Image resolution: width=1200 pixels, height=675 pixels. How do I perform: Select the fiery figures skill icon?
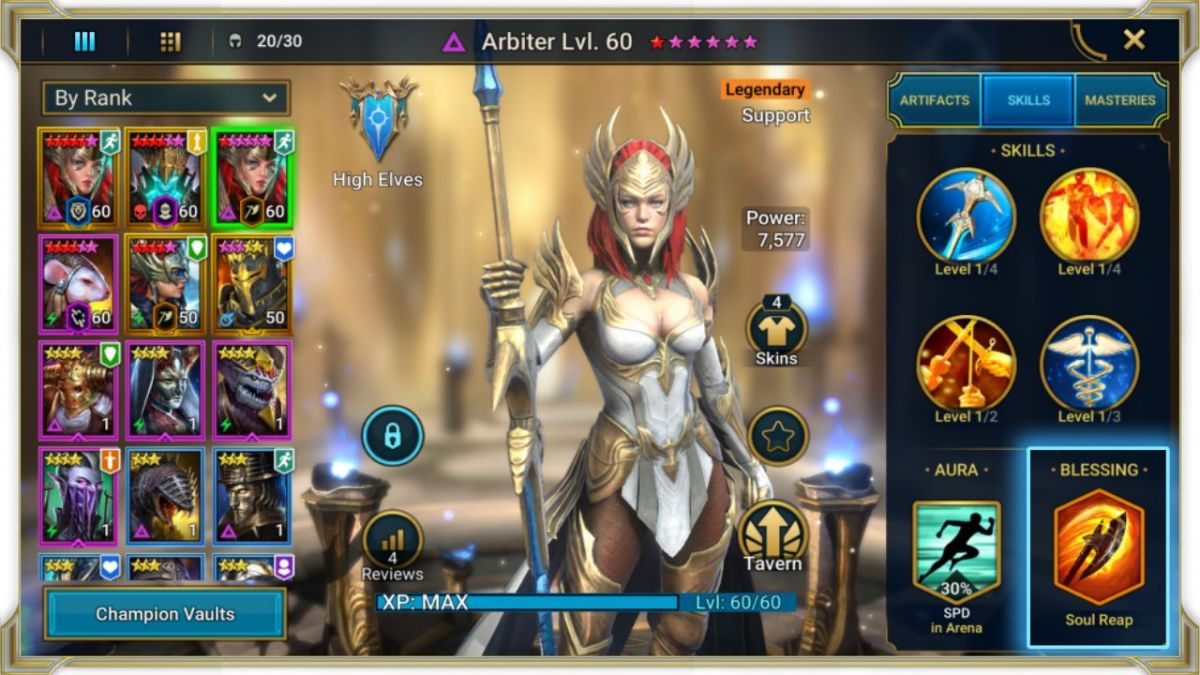(1089, 215)
